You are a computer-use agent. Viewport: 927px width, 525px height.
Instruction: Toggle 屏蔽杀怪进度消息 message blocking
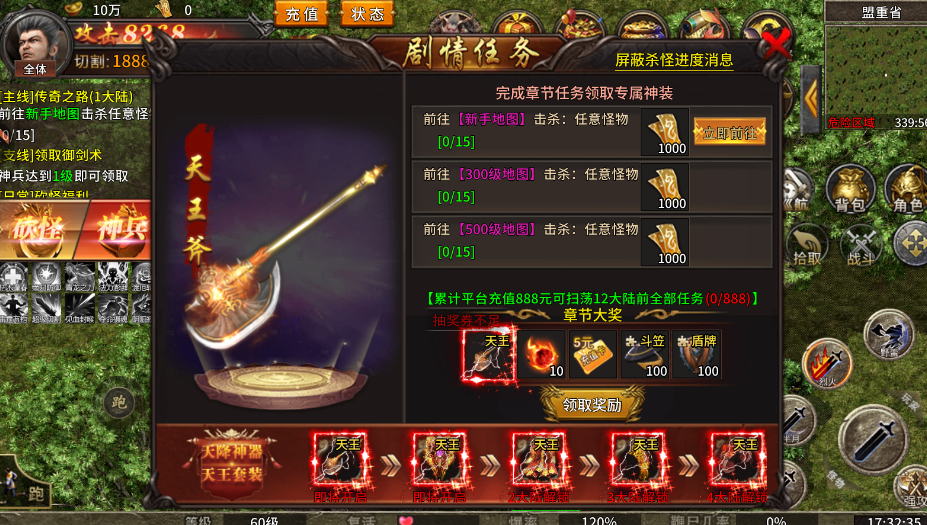click(x=674, y=61)
